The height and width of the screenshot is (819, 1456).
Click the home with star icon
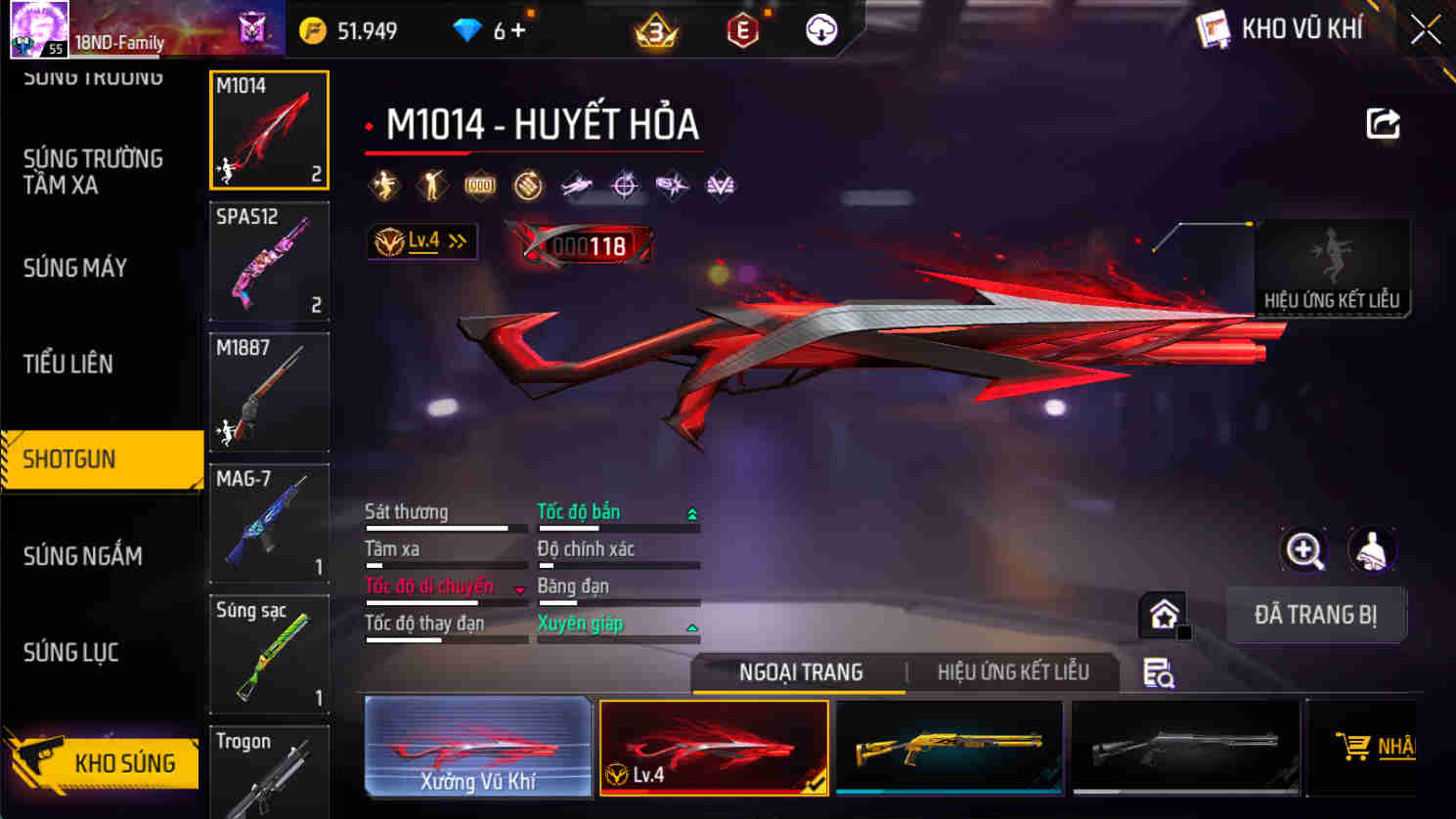click(x=1162, y=614)
